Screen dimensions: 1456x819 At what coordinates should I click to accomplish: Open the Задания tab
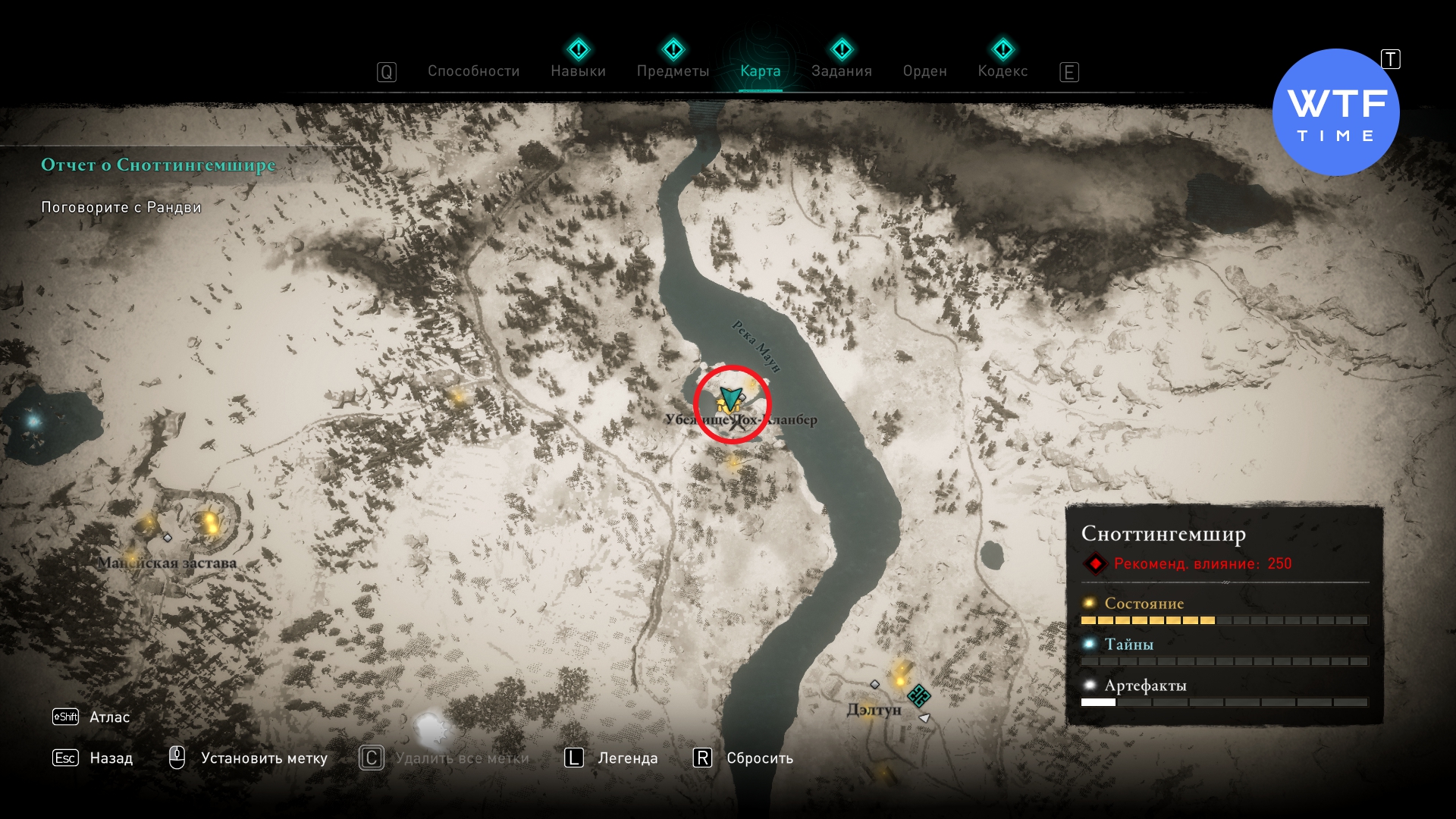(x=841, y=71)
